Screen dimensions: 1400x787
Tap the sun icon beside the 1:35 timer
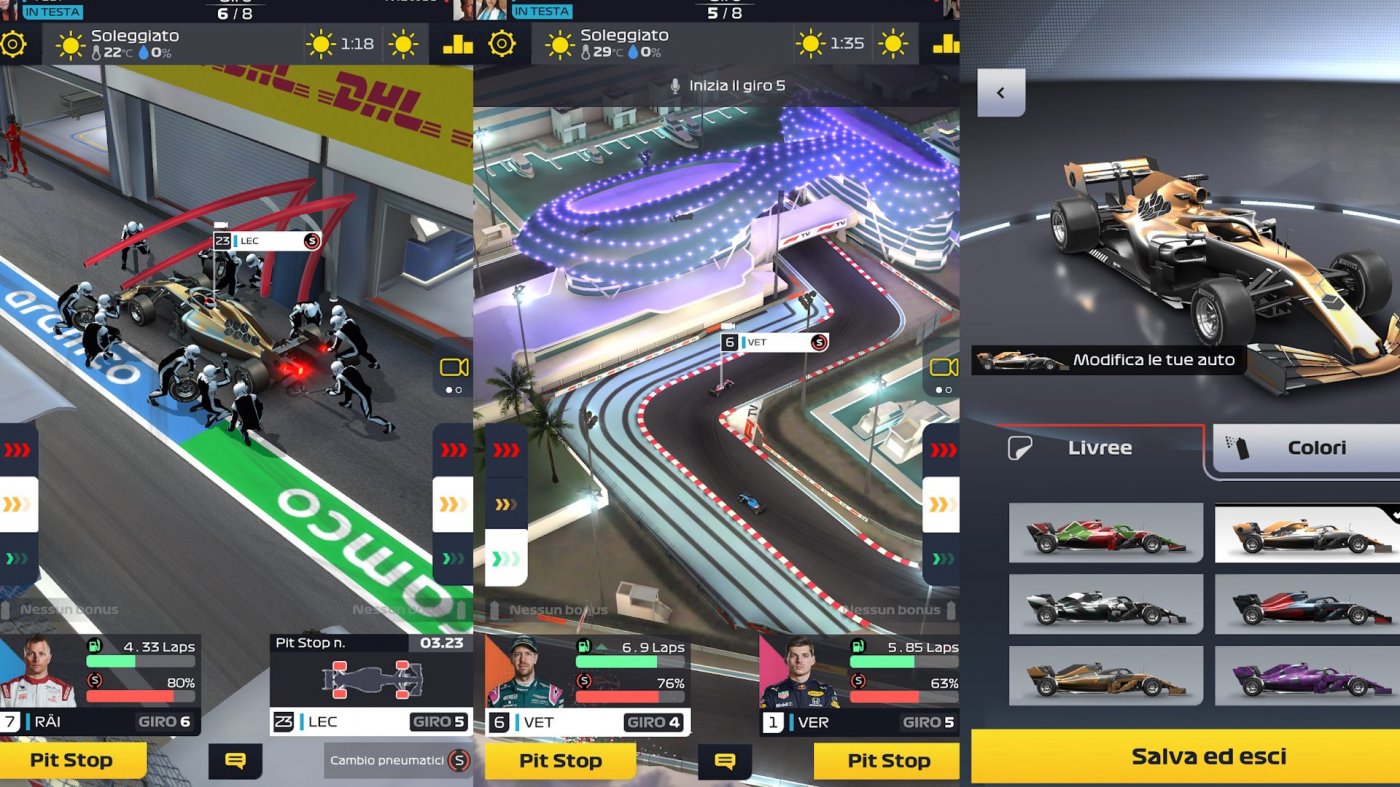click(x=810, y=44)
